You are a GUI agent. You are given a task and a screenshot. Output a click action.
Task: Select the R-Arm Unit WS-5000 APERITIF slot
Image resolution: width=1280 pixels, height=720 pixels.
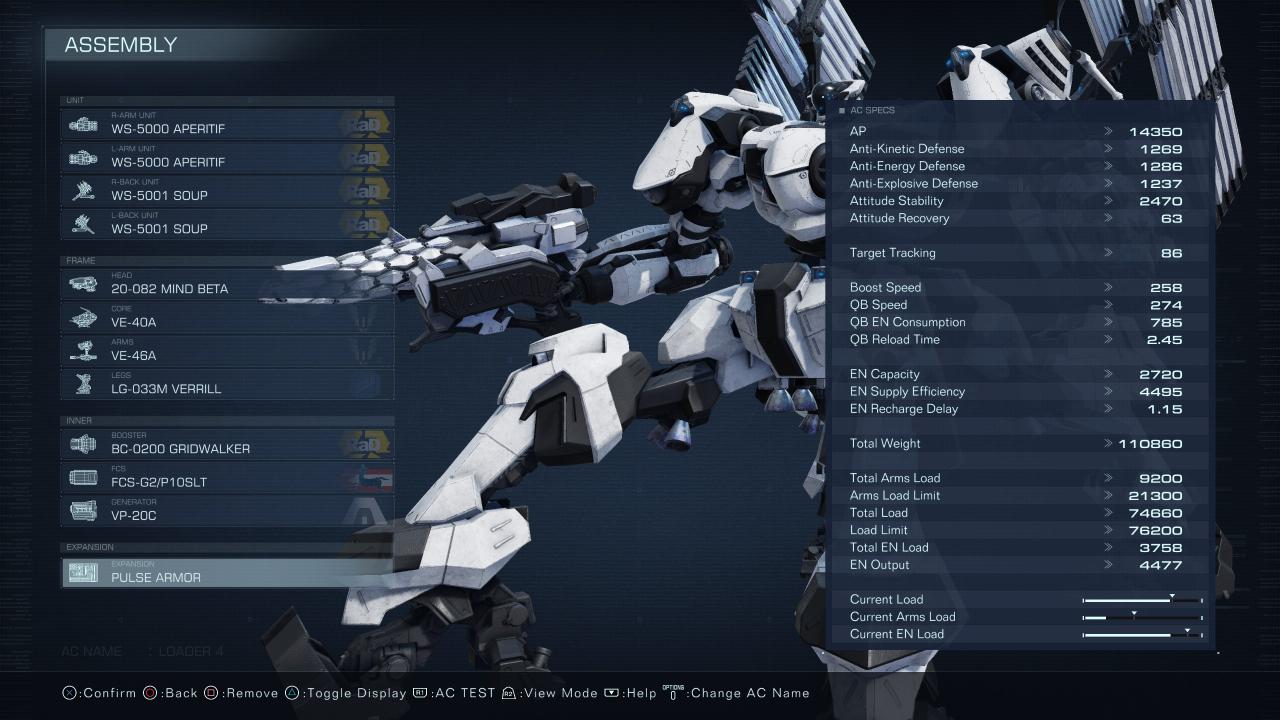(x=227, y=124)
